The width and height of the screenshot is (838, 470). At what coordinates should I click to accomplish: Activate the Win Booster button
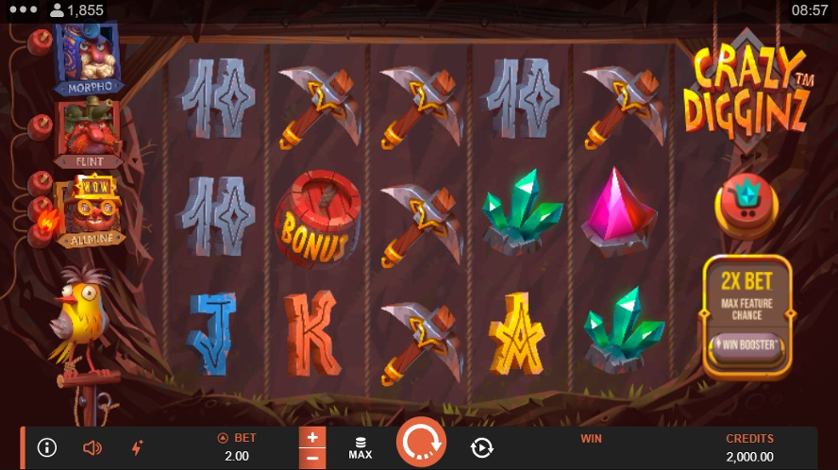tap(747, 346)
